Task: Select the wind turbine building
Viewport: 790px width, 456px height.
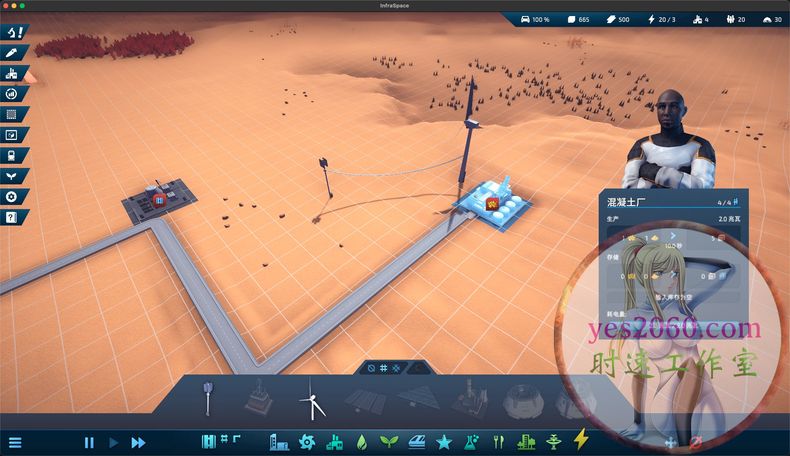Action: (313, 401)
